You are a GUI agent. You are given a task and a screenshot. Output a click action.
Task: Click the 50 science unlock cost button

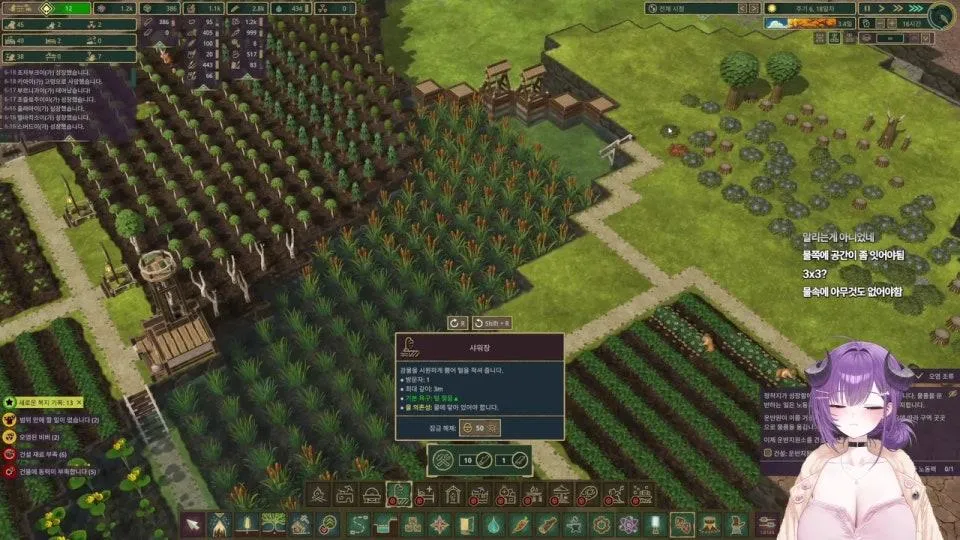click(x=479, y=428)
